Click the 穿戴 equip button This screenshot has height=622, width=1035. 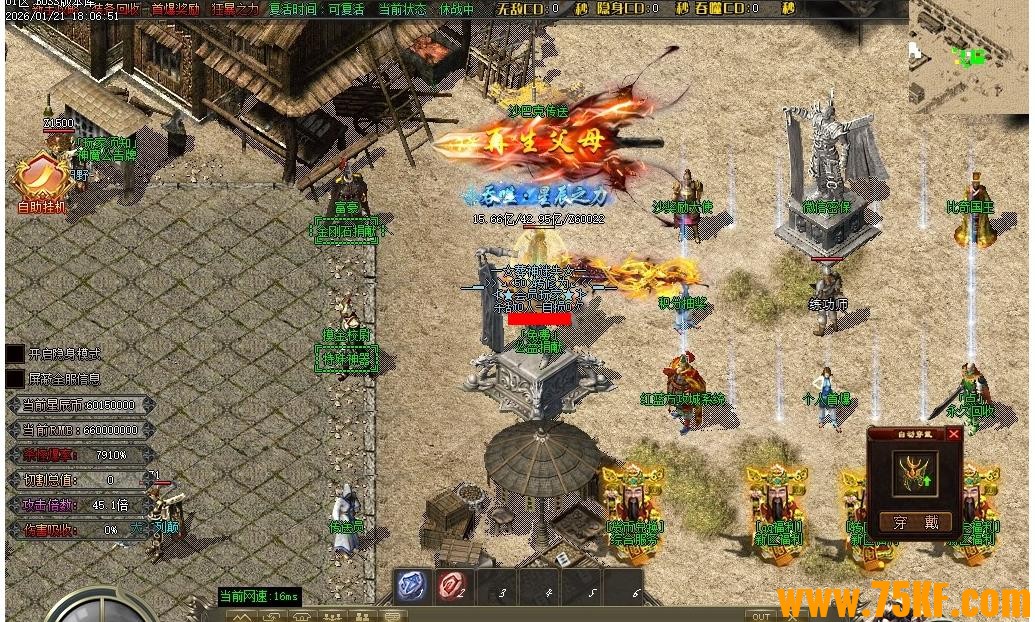coord(916,522)
